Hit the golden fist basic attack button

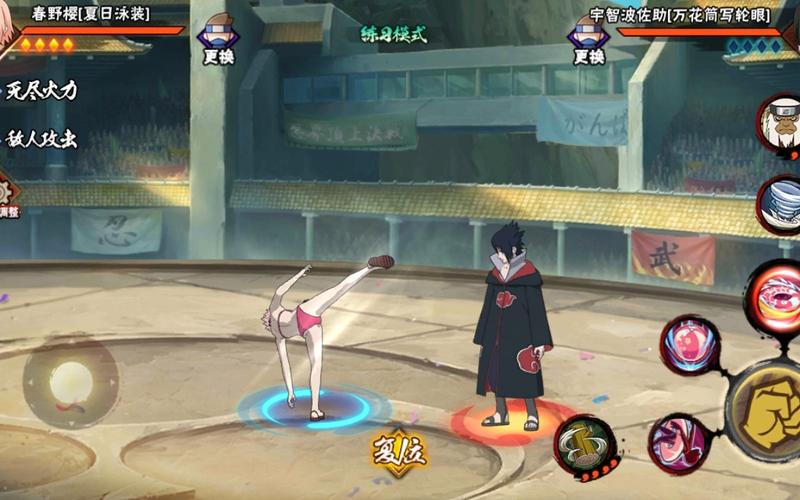pos(769,408)
